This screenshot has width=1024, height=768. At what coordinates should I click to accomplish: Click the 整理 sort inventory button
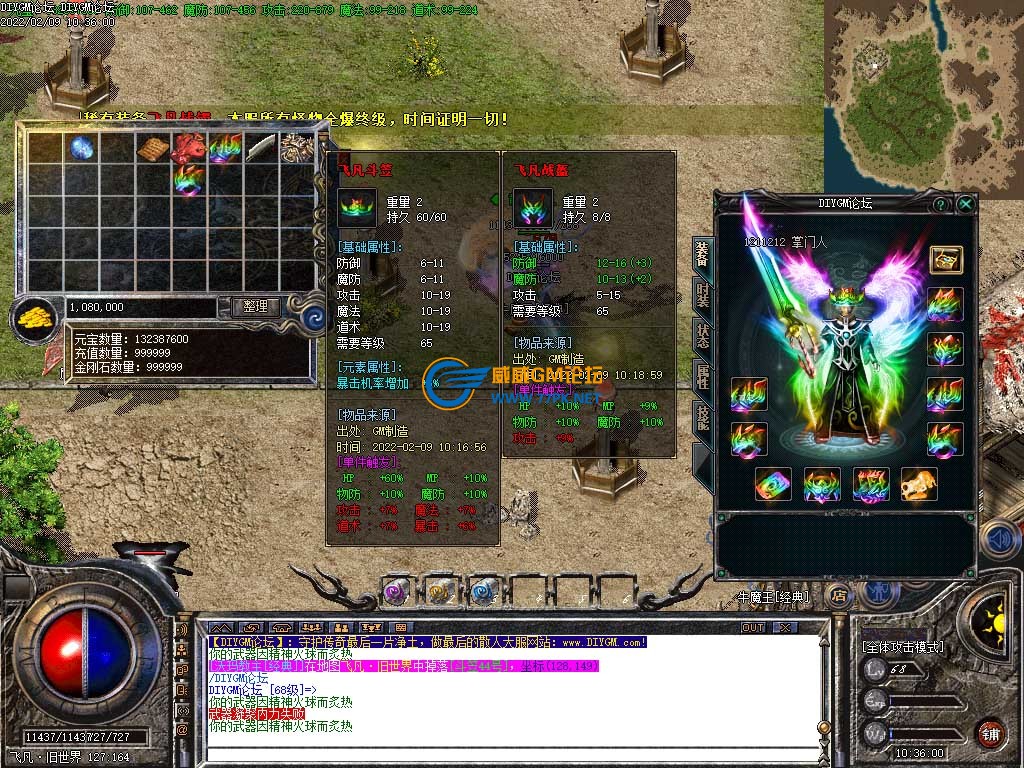point(255,307)
